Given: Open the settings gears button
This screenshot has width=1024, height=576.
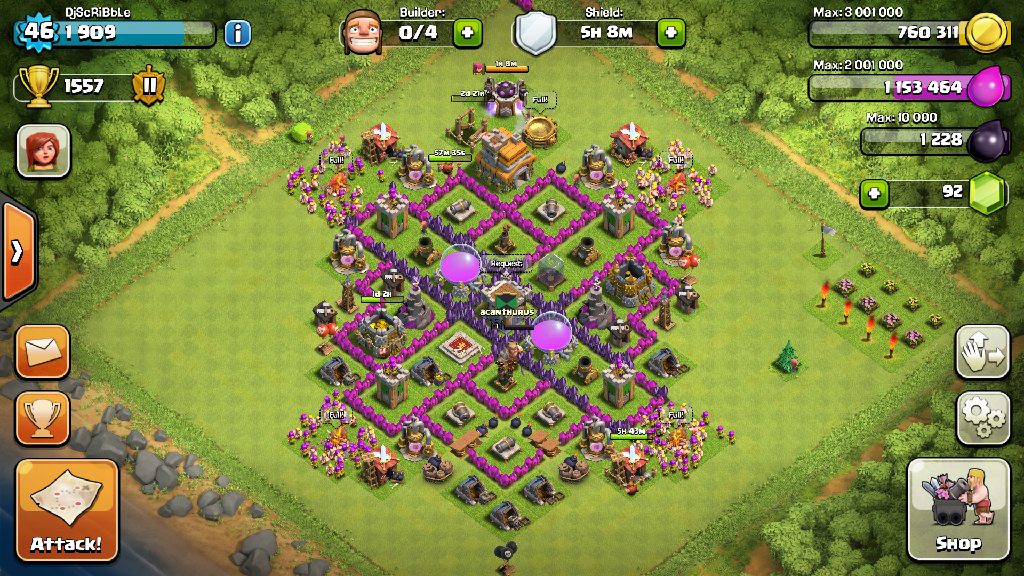Looking at the screenshot, I should pyautogui.click(x=982, y=417).
